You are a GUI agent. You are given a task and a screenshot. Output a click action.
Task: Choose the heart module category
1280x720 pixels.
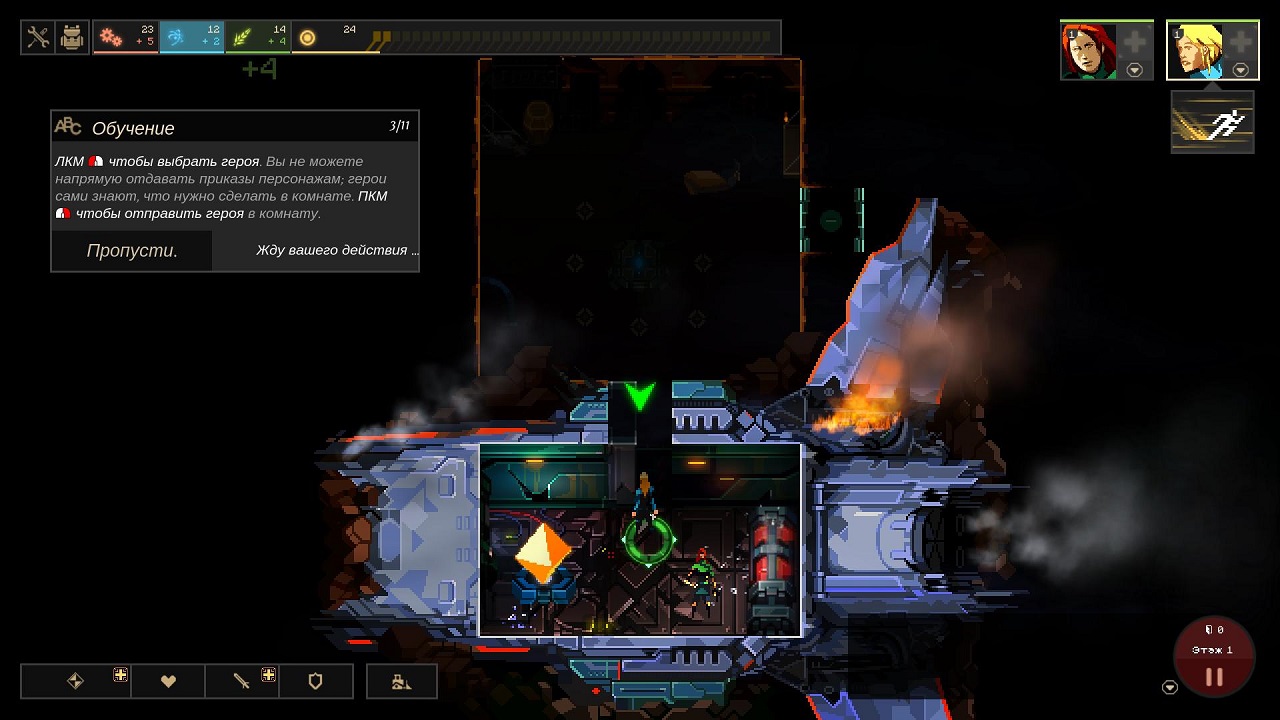point(168,681)
